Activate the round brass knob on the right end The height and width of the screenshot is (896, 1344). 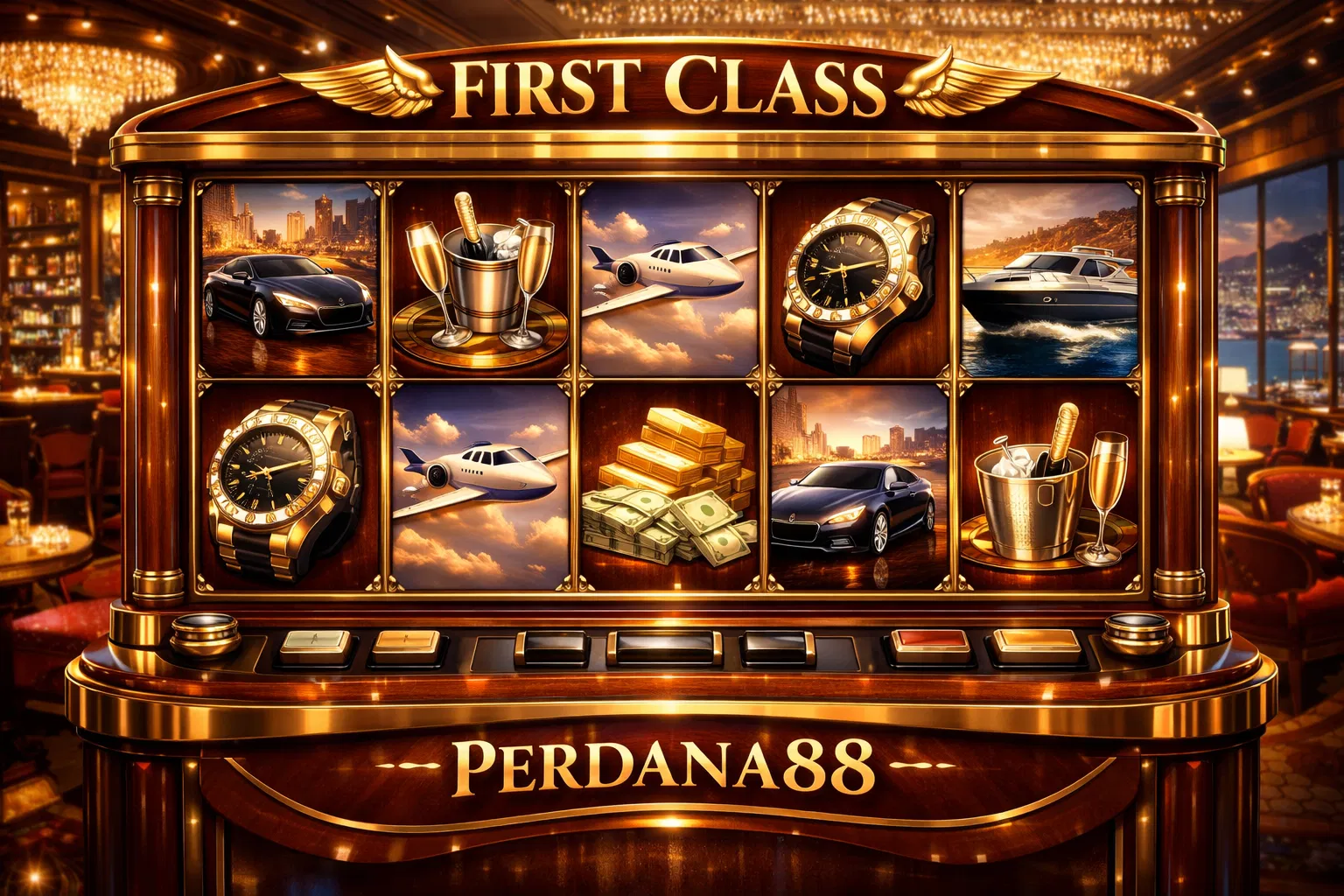click(x=1137, y=632)
